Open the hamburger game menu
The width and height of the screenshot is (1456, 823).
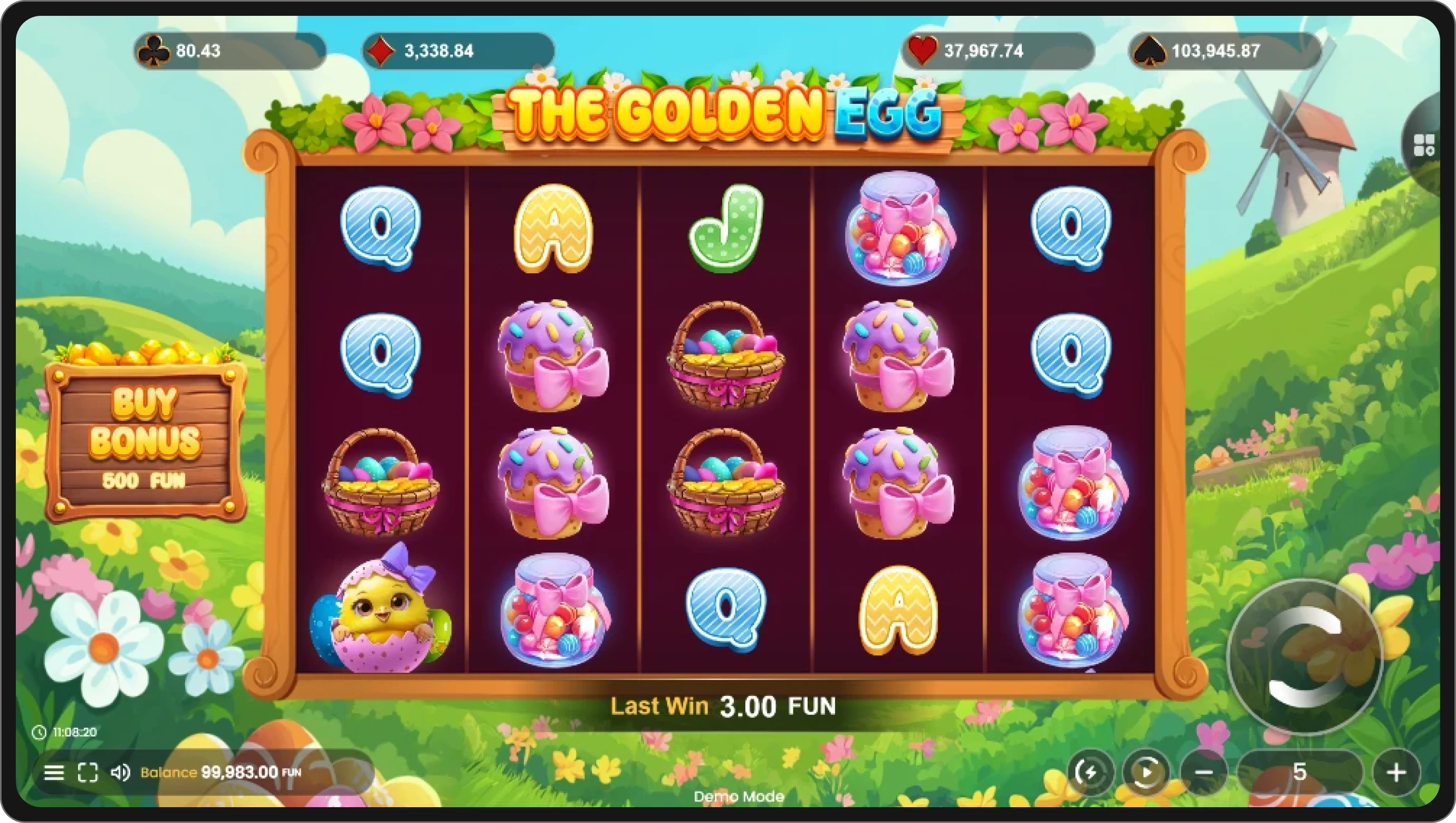(54, 772)
